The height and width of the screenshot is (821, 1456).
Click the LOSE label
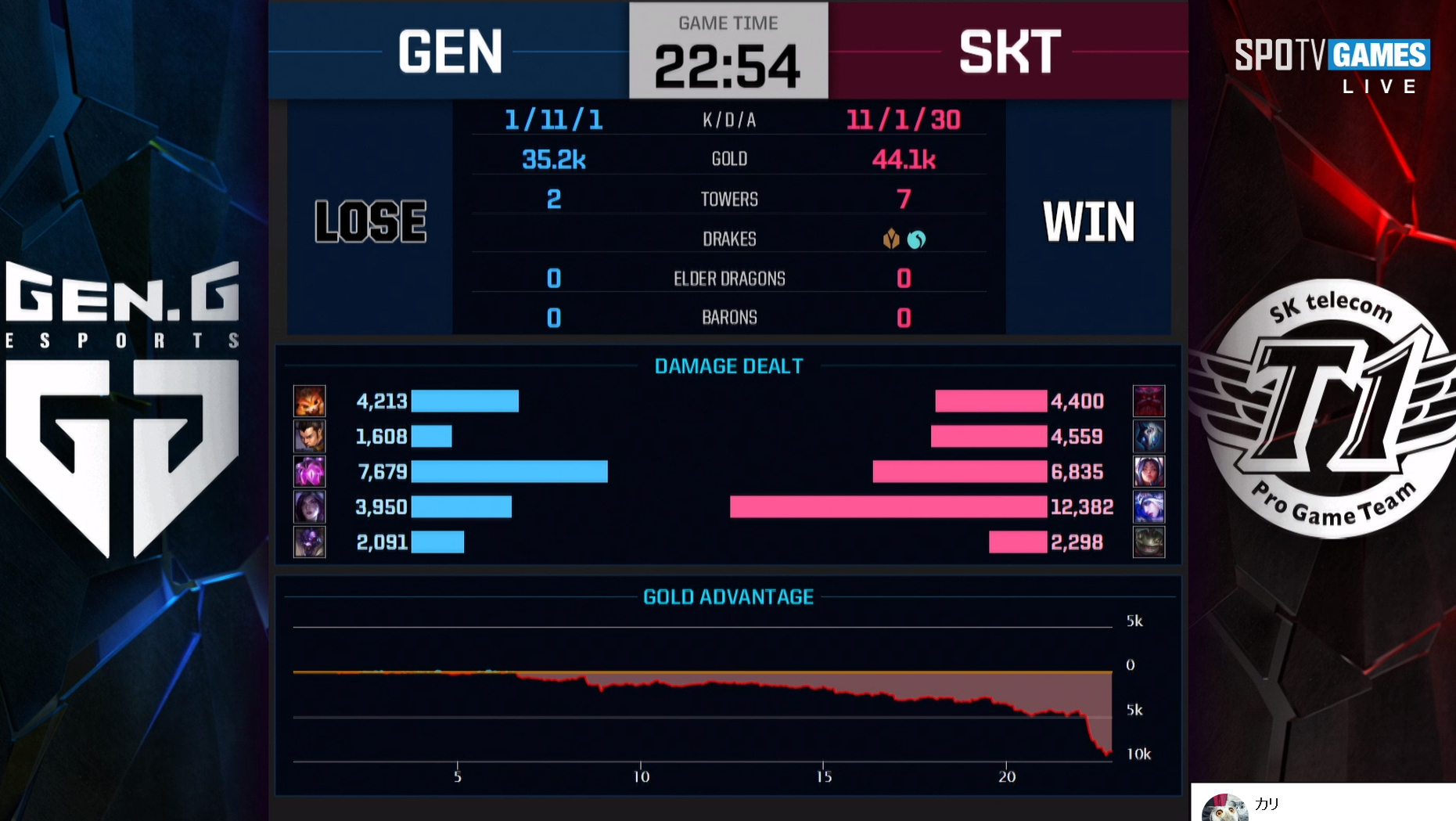click(x=369, y=221)
